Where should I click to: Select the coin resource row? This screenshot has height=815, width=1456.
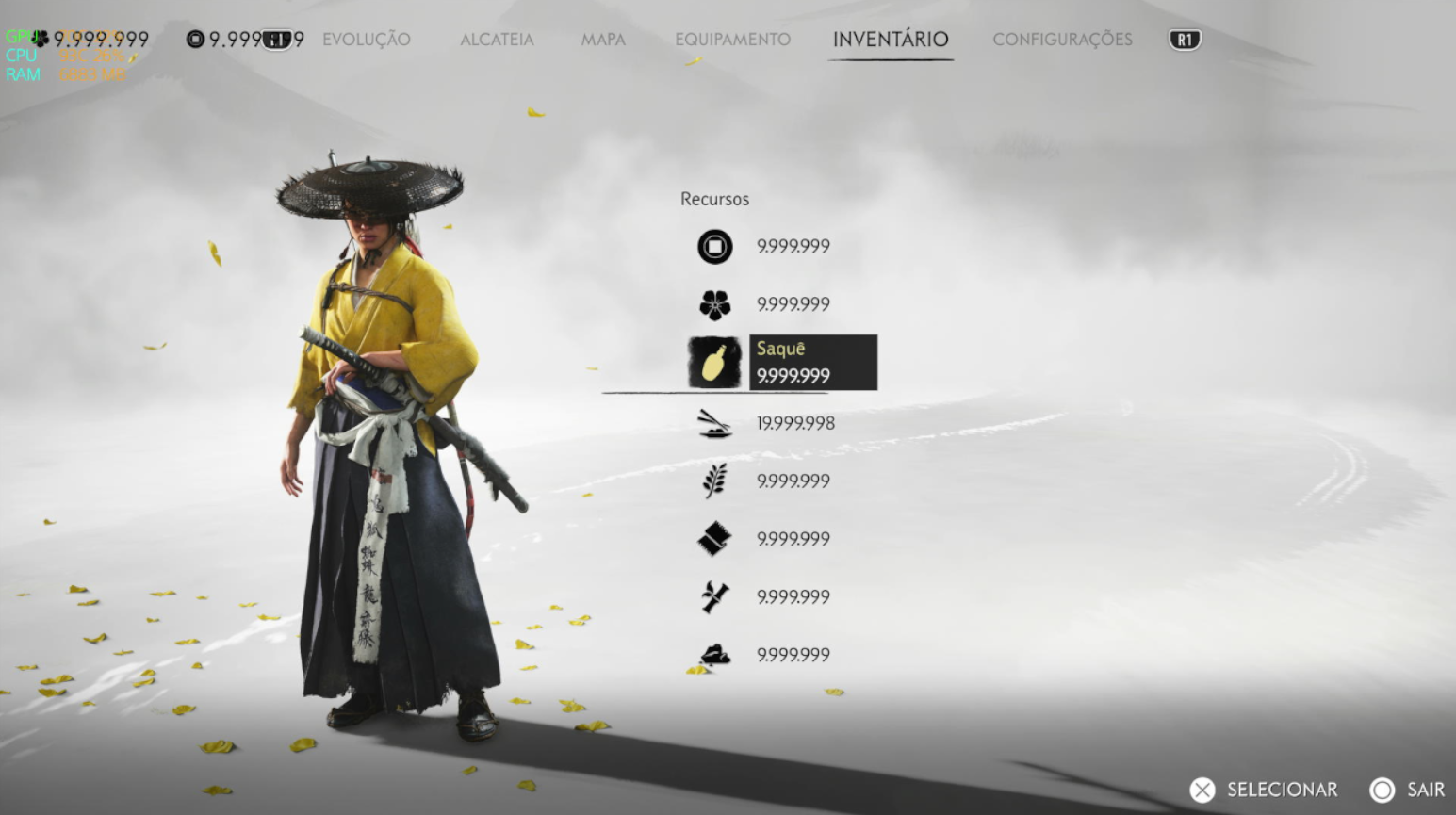pos(763,247)
